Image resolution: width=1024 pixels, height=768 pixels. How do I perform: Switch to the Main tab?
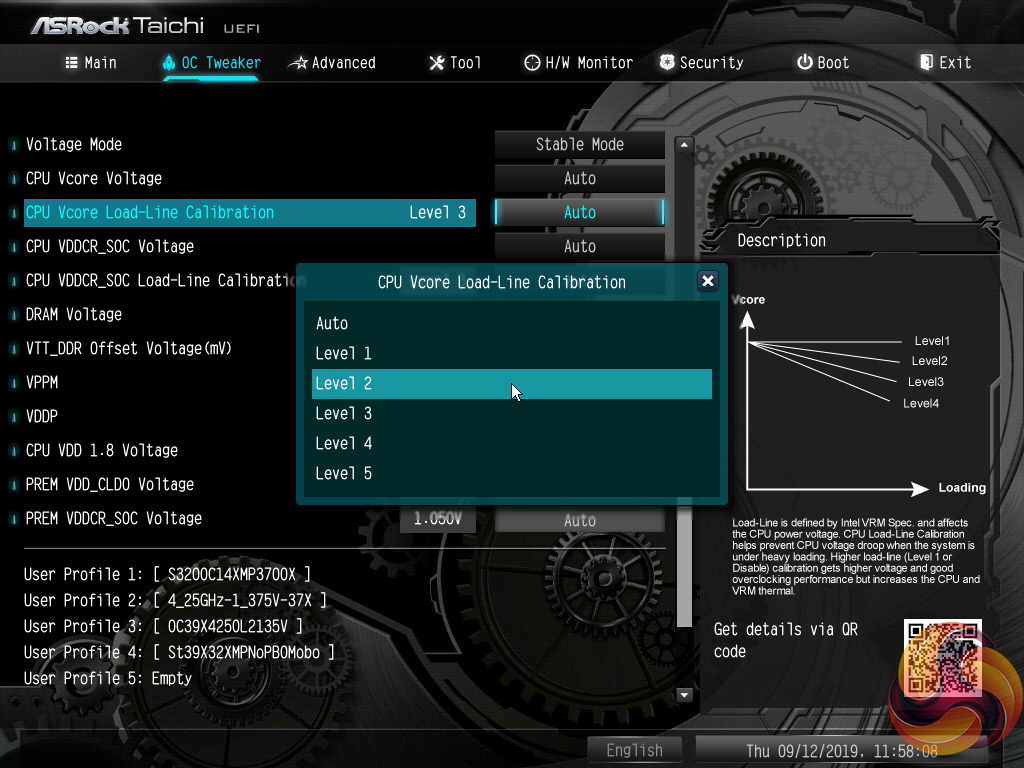pos(91,63)
